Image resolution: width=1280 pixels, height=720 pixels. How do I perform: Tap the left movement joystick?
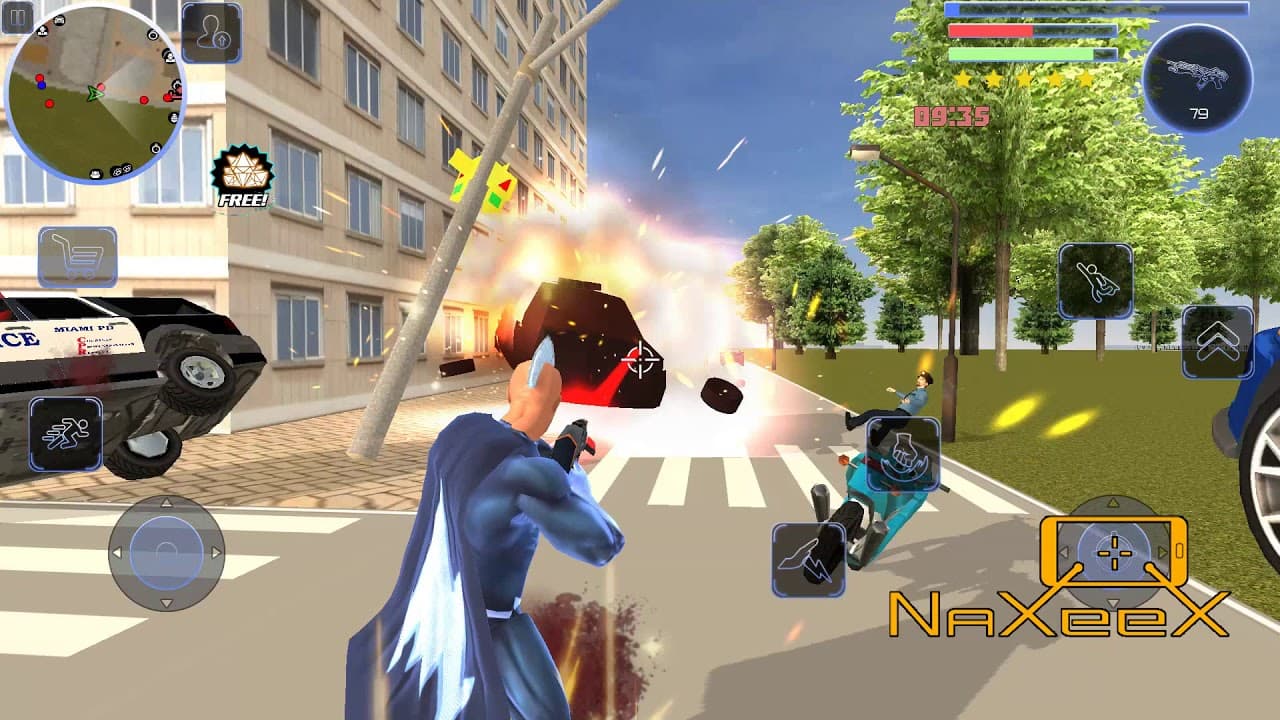coord(166,552)
